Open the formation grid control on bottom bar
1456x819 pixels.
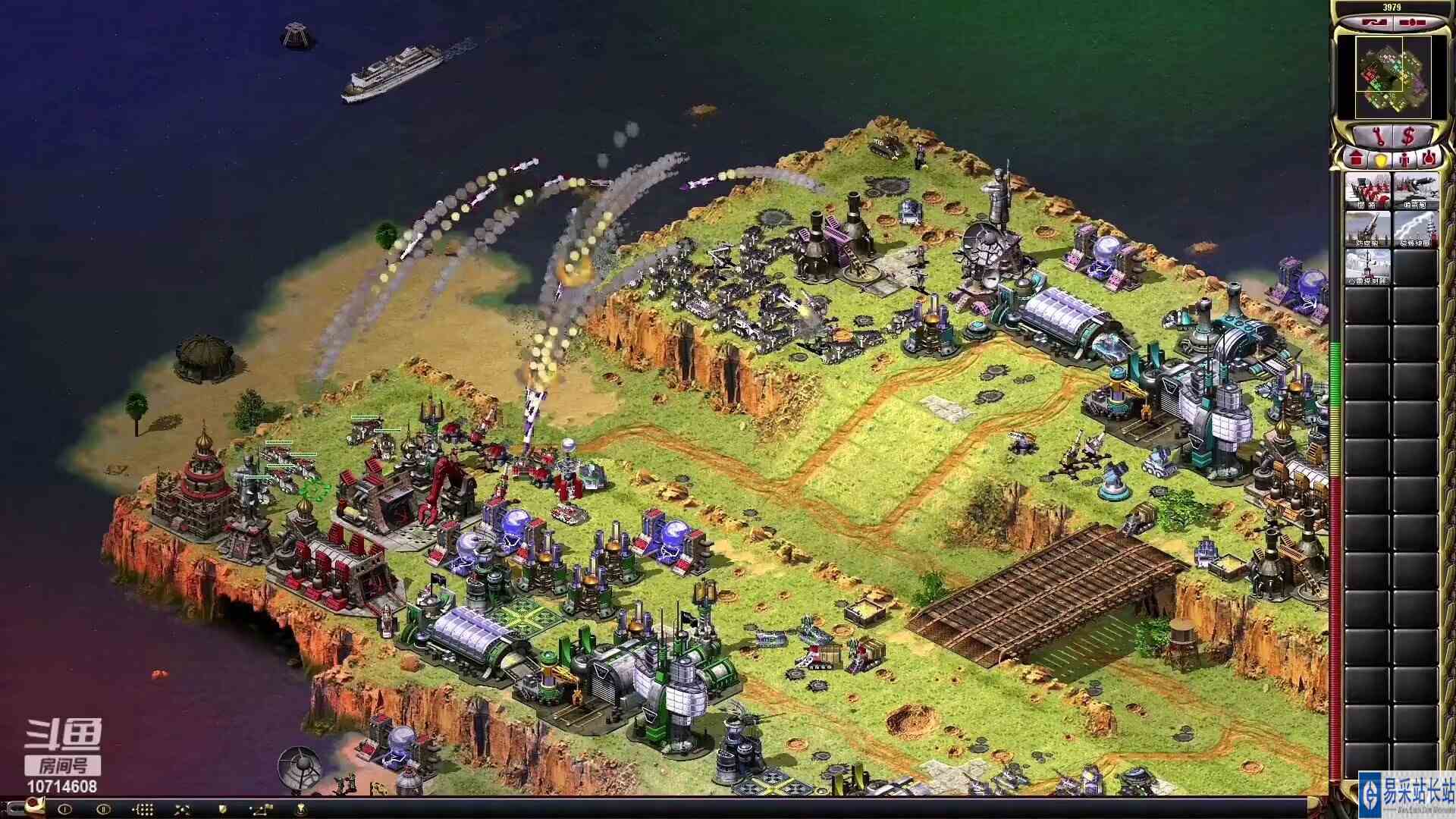point(143,808)
